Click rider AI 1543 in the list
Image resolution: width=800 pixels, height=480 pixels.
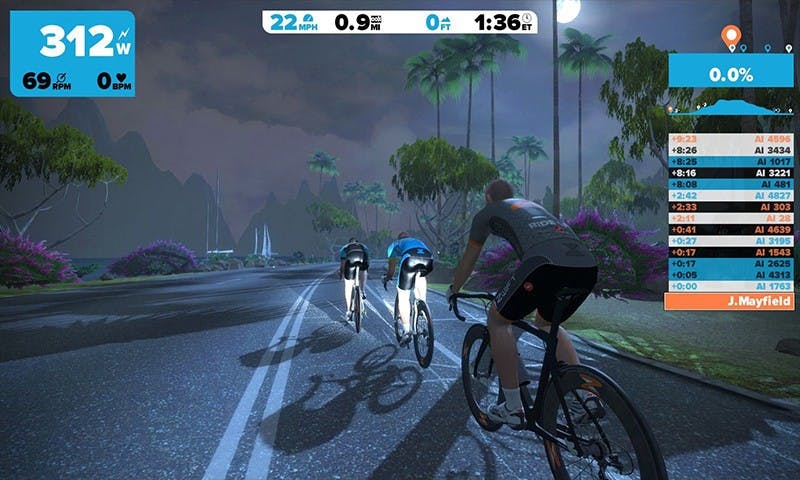730,252
